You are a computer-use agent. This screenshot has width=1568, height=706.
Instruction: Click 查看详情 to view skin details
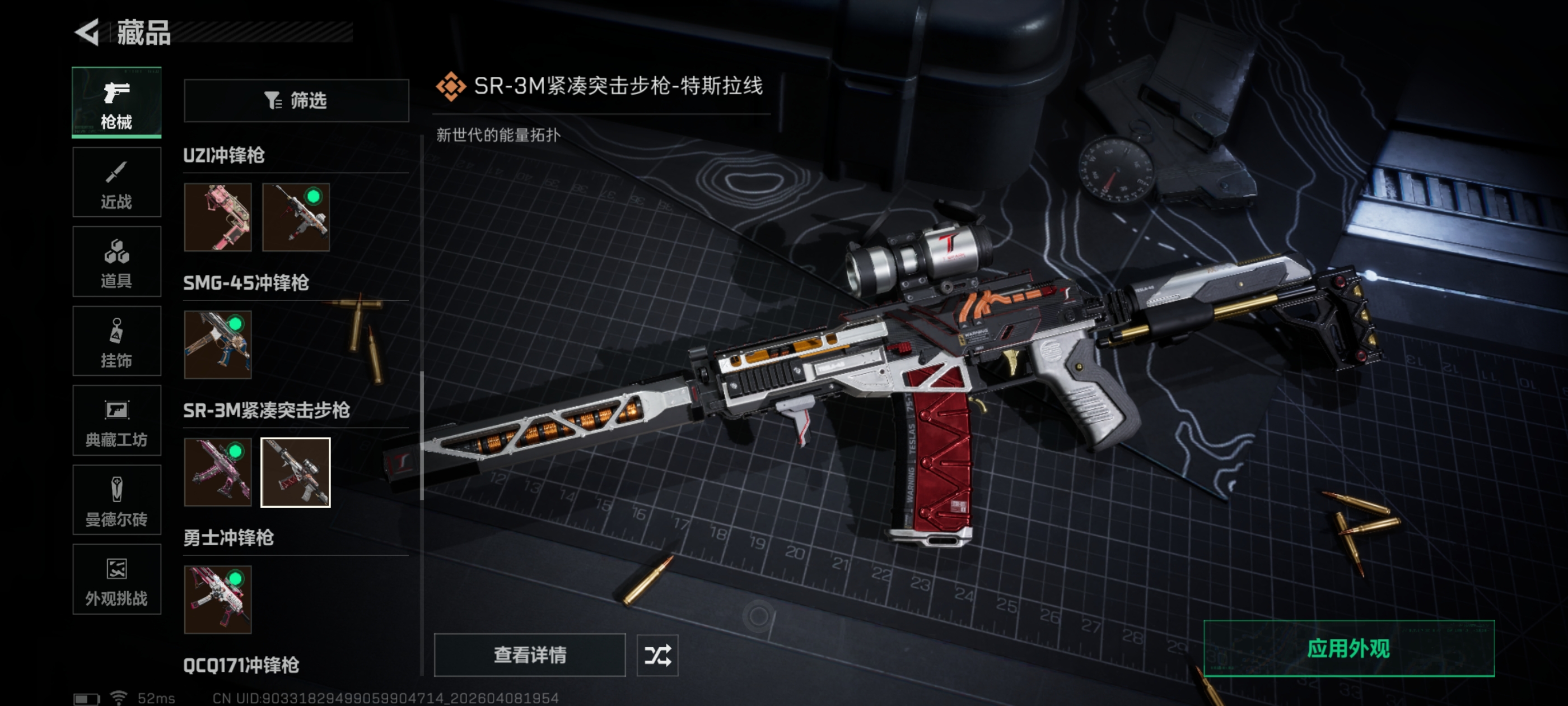coord(529,655)
